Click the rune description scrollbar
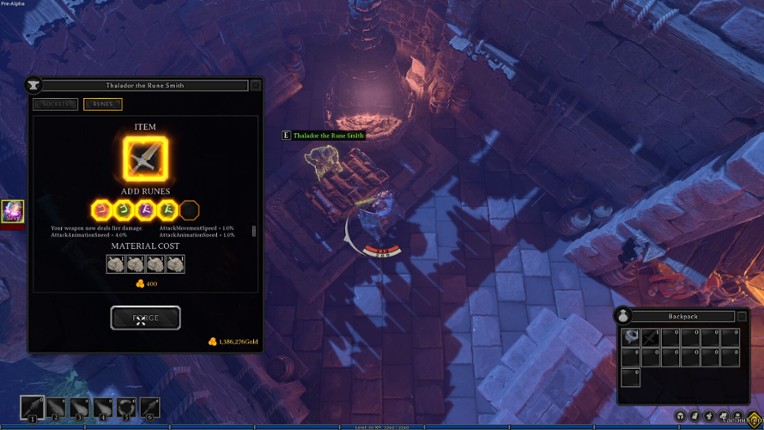Image resolution: width=764 pixels, height=430 pixels. coord(254,231)
